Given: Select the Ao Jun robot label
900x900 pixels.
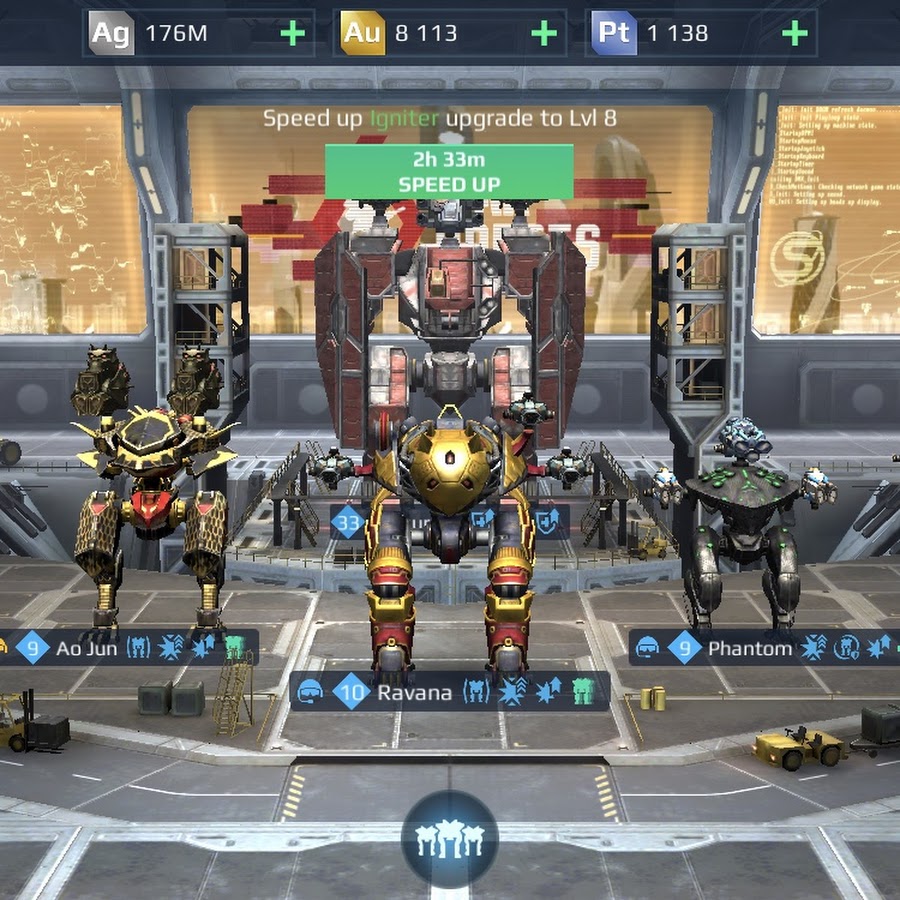Looking at the screenshot, I should click(130, 648).
